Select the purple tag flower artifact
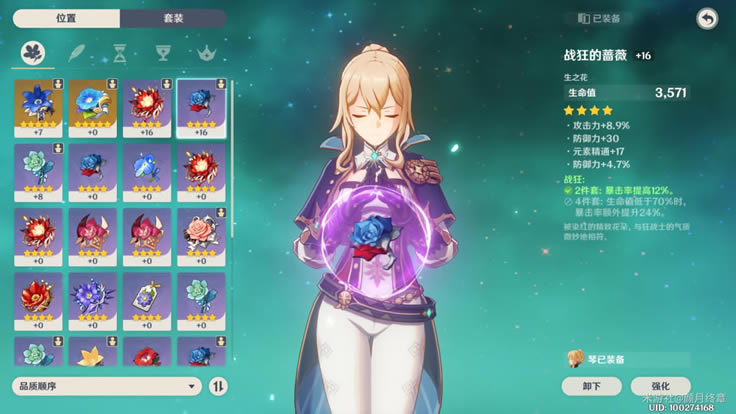 pos(147,301)
